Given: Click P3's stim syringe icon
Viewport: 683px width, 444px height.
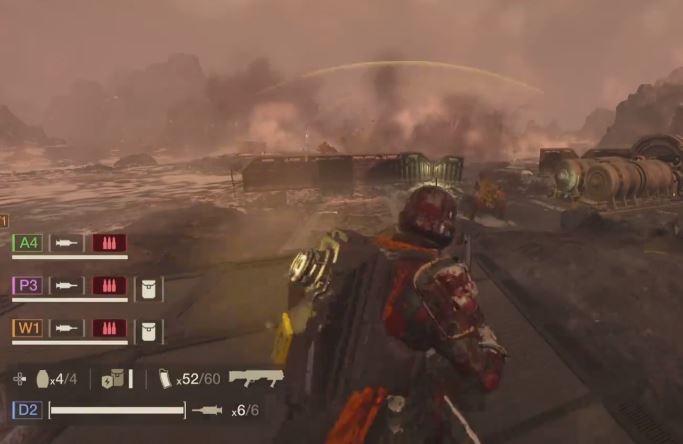Looking at the screenshot, I should 68,285.
